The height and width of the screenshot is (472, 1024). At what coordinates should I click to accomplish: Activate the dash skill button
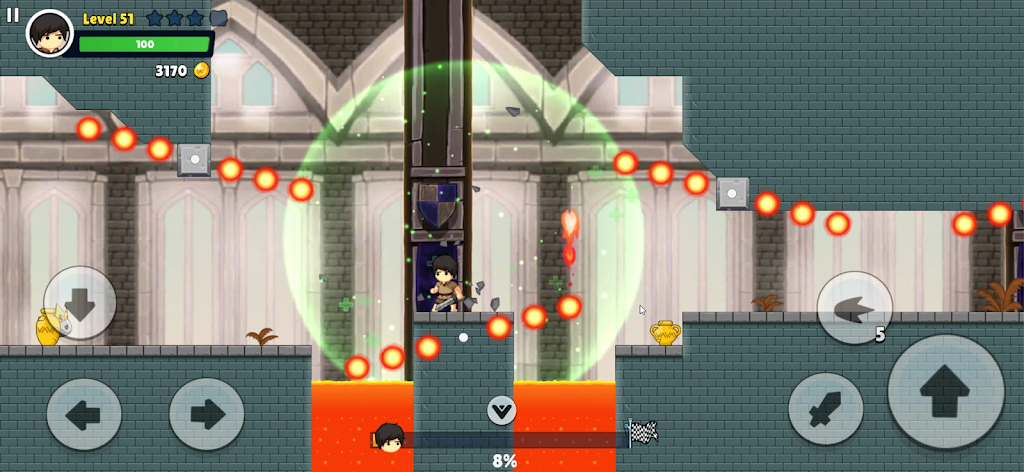click(x=854, y=308)
